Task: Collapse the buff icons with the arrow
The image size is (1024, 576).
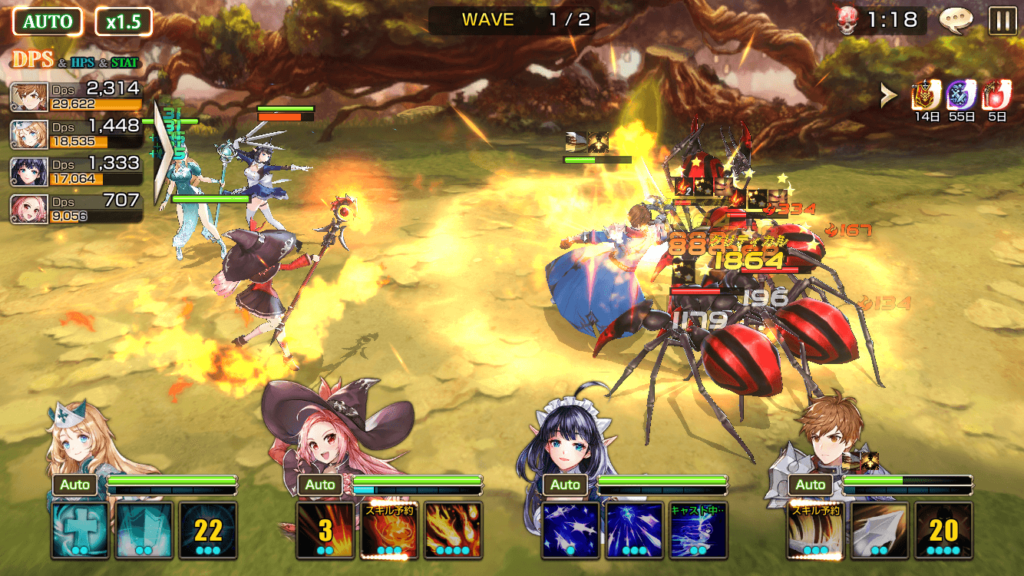Action: (x=887, y=95)
